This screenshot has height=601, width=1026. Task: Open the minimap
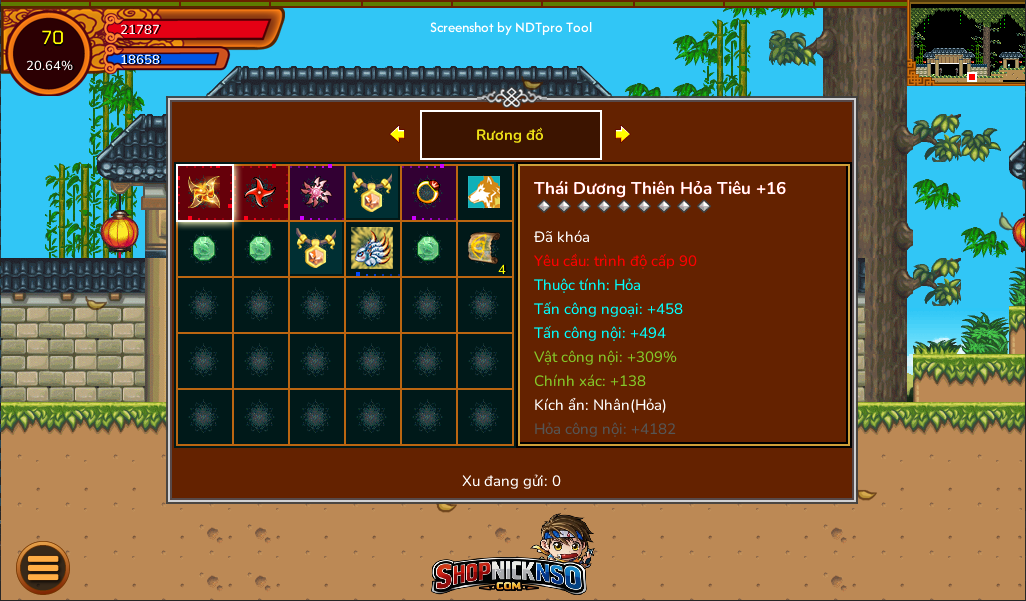(x=966, y=44)
